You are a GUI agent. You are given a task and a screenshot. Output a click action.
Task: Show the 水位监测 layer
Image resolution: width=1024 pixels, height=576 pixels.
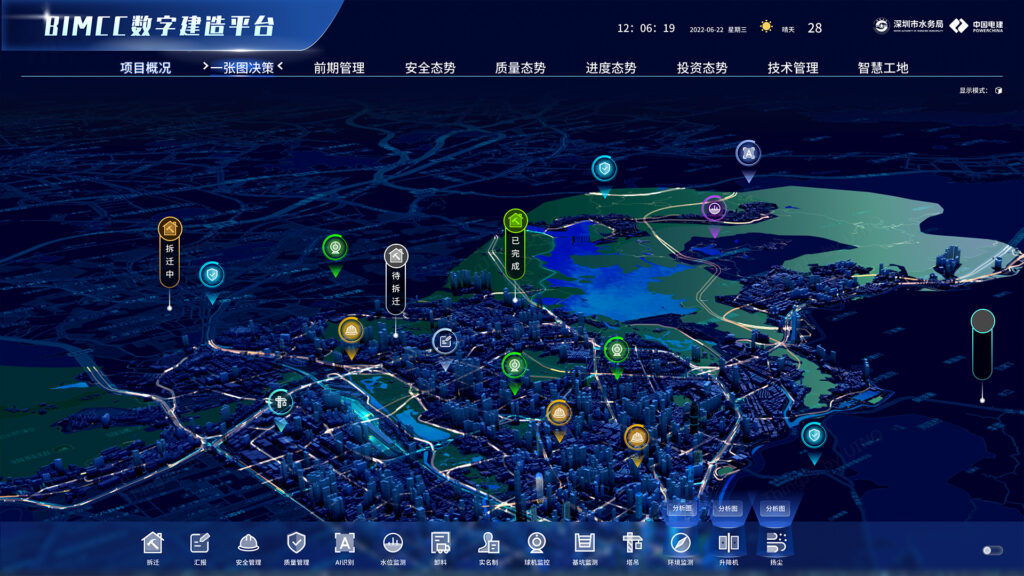click(x=393, y=543)
